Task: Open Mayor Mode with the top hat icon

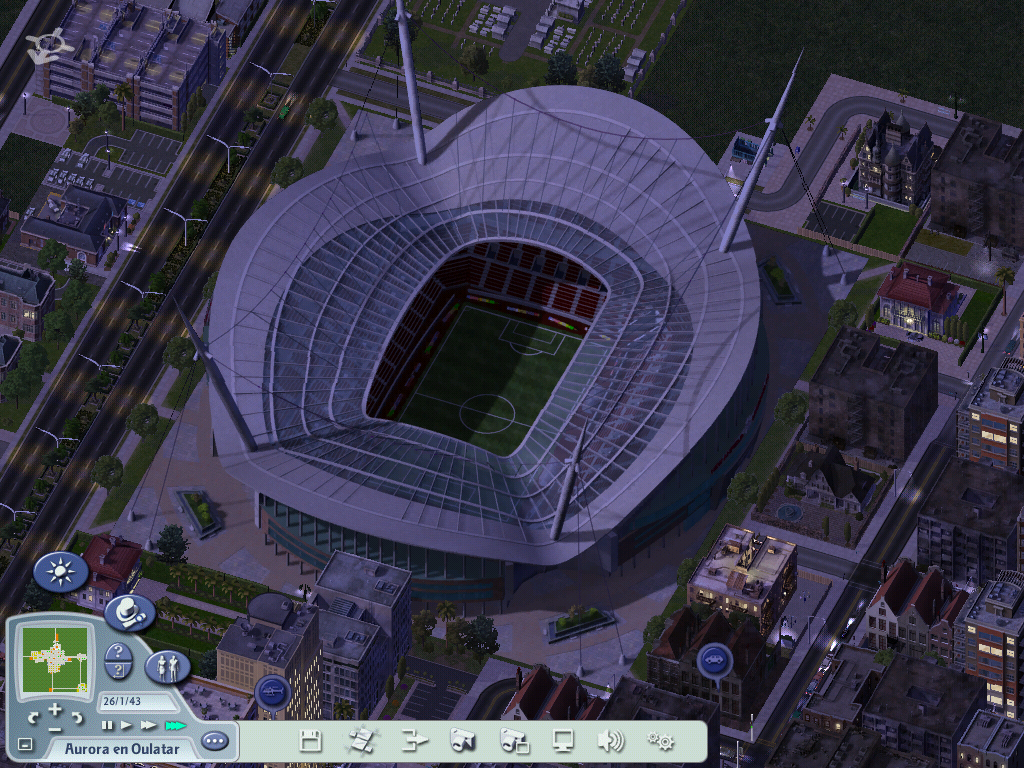Action: (129, 611)
